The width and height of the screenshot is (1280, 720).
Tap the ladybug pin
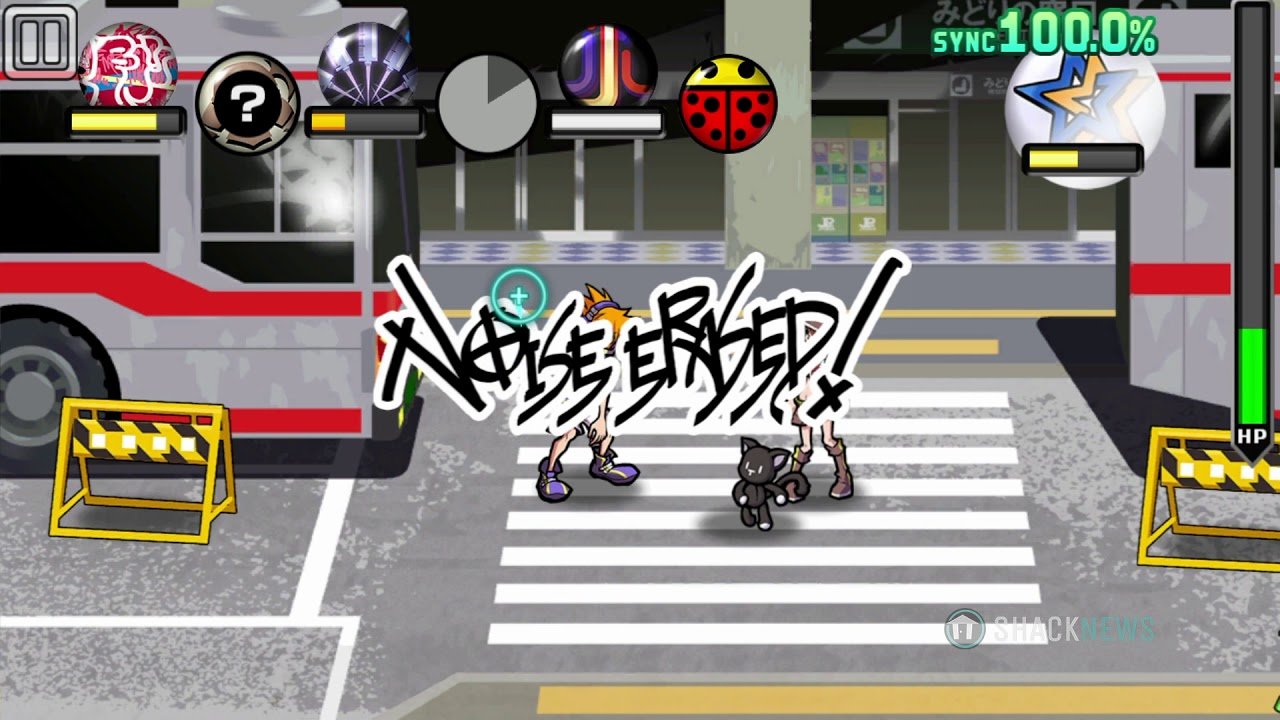[x=729, y=104]
